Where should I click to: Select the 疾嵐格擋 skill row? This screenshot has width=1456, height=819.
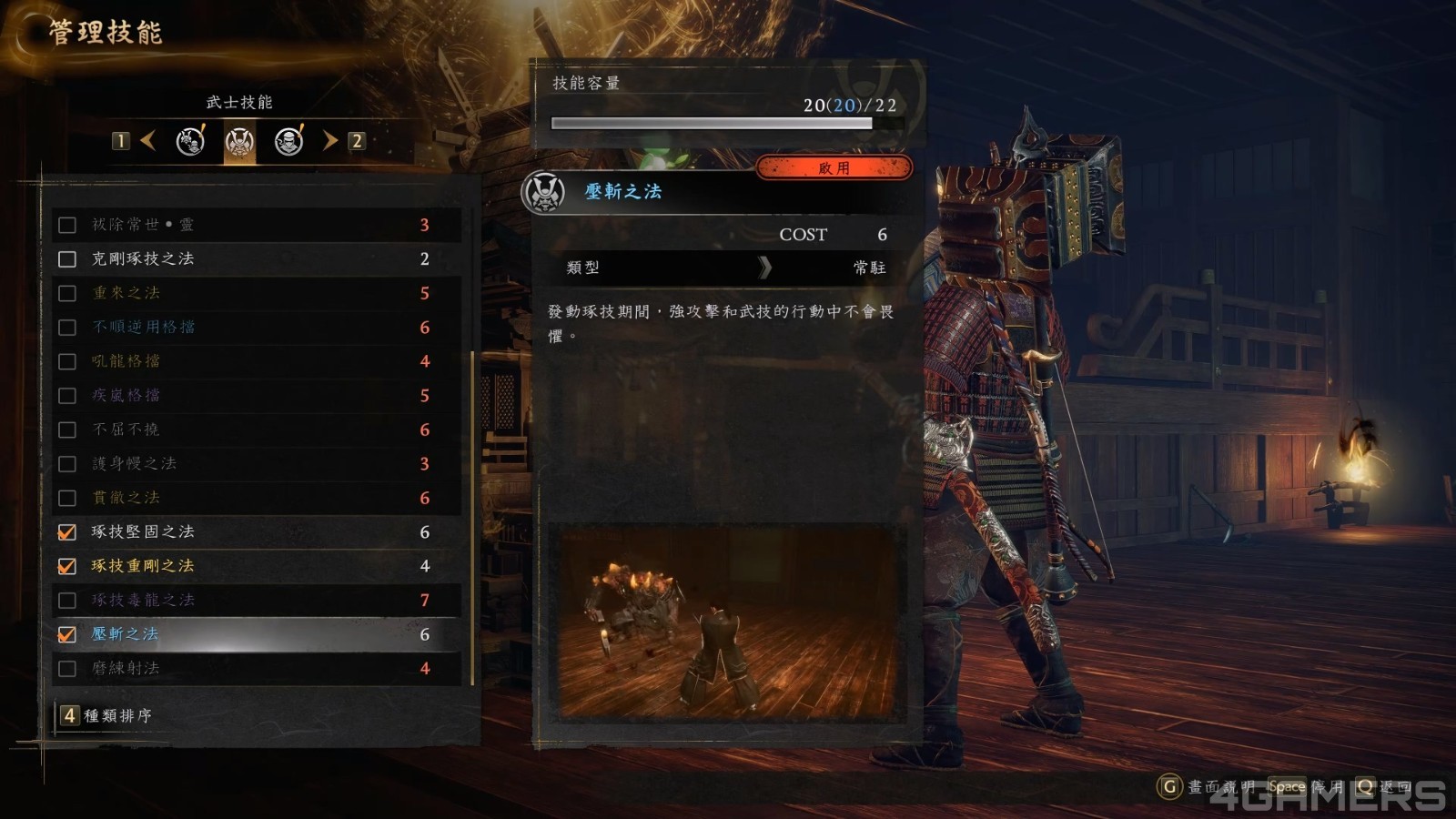(x=126, y=395)
